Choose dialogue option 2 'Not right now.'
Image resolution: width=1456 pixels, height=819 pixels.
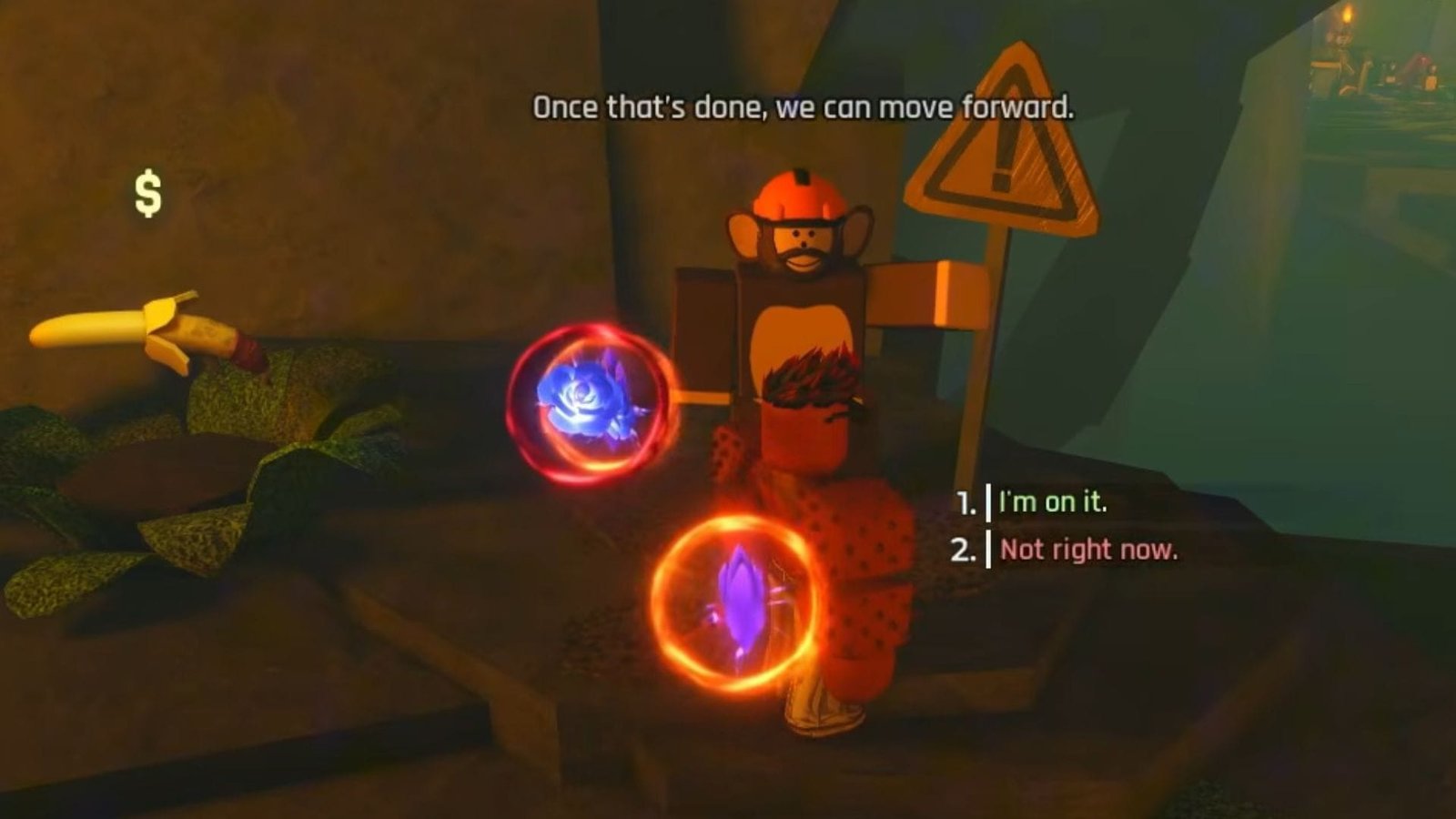[x=1087, y=550]
